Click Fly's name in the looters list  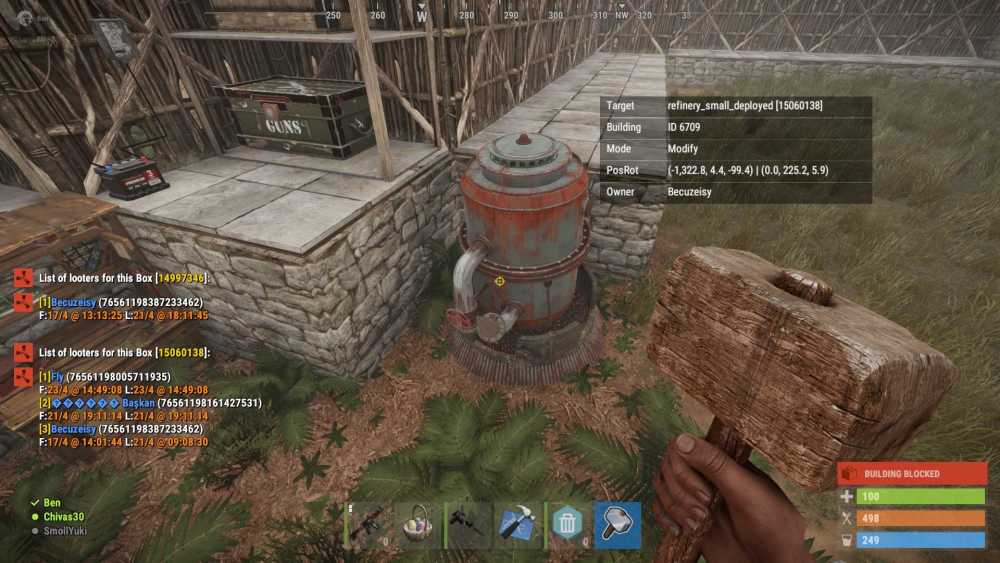point(56,377)
